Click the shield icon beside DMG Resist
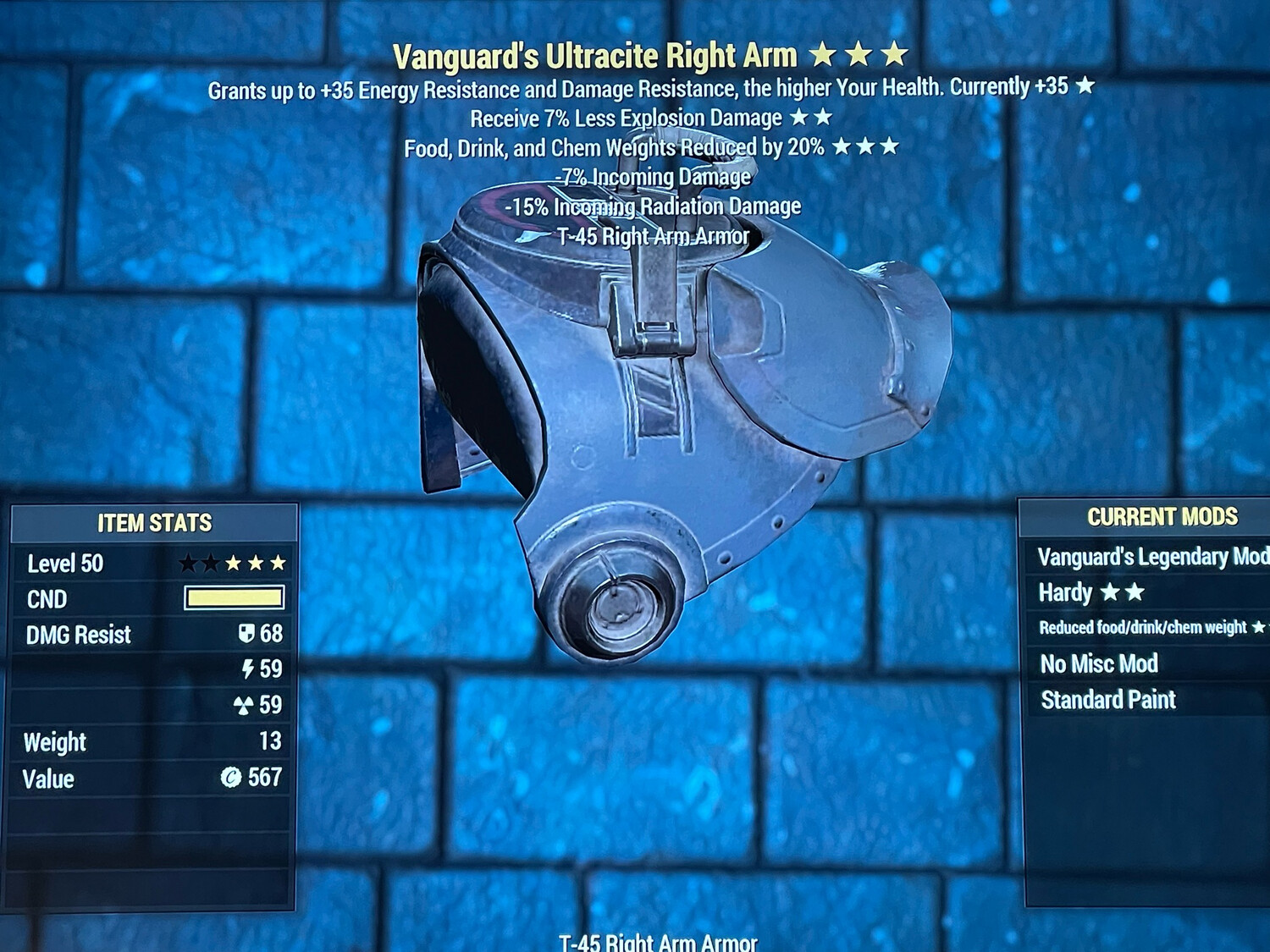This screenshot has height=952, width=1270. point(246,634)
